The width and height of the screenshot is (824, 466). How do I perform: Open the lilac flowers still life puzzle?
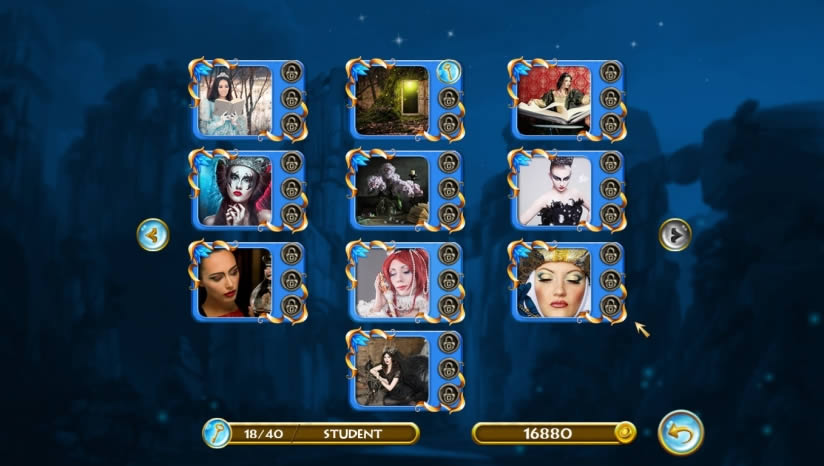click(392, 190)
